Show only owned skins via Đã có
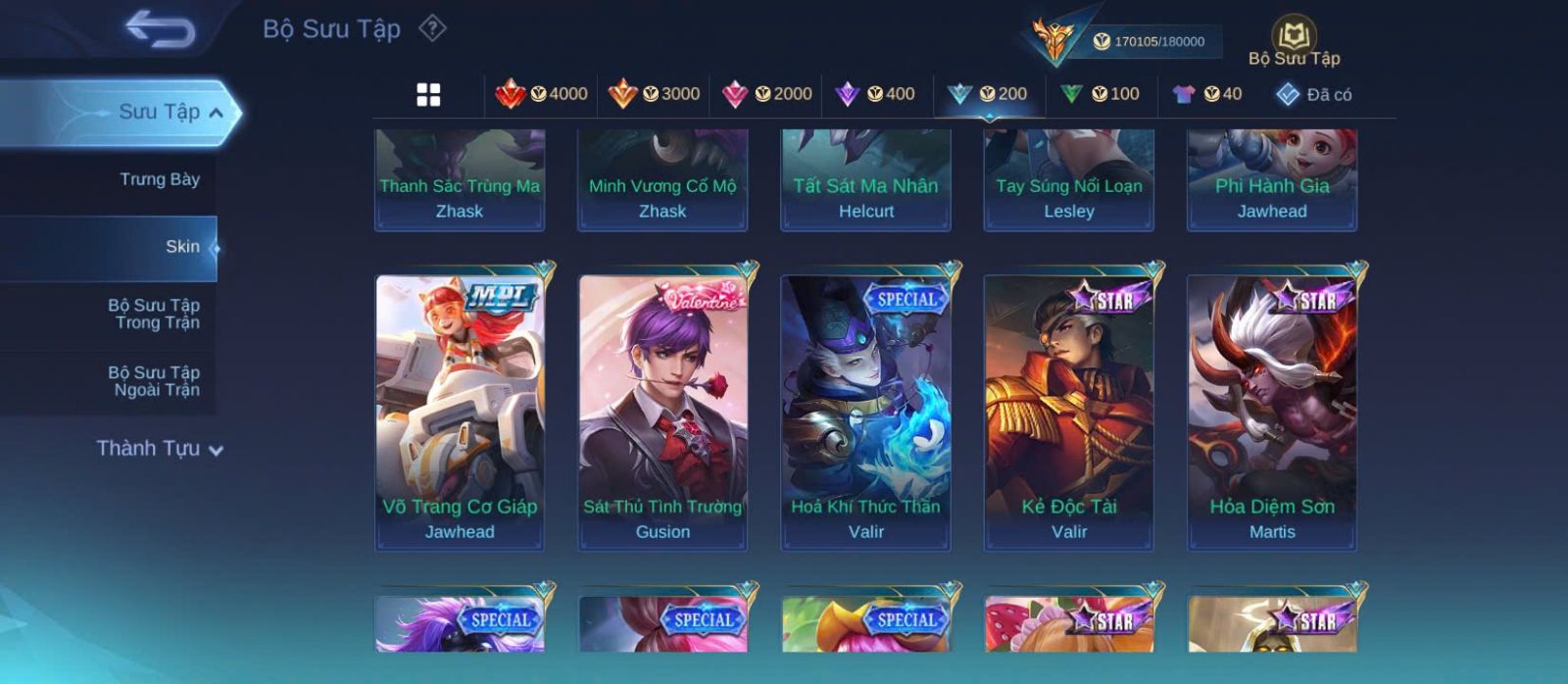1568x684 pixels. click(1314, 94)
